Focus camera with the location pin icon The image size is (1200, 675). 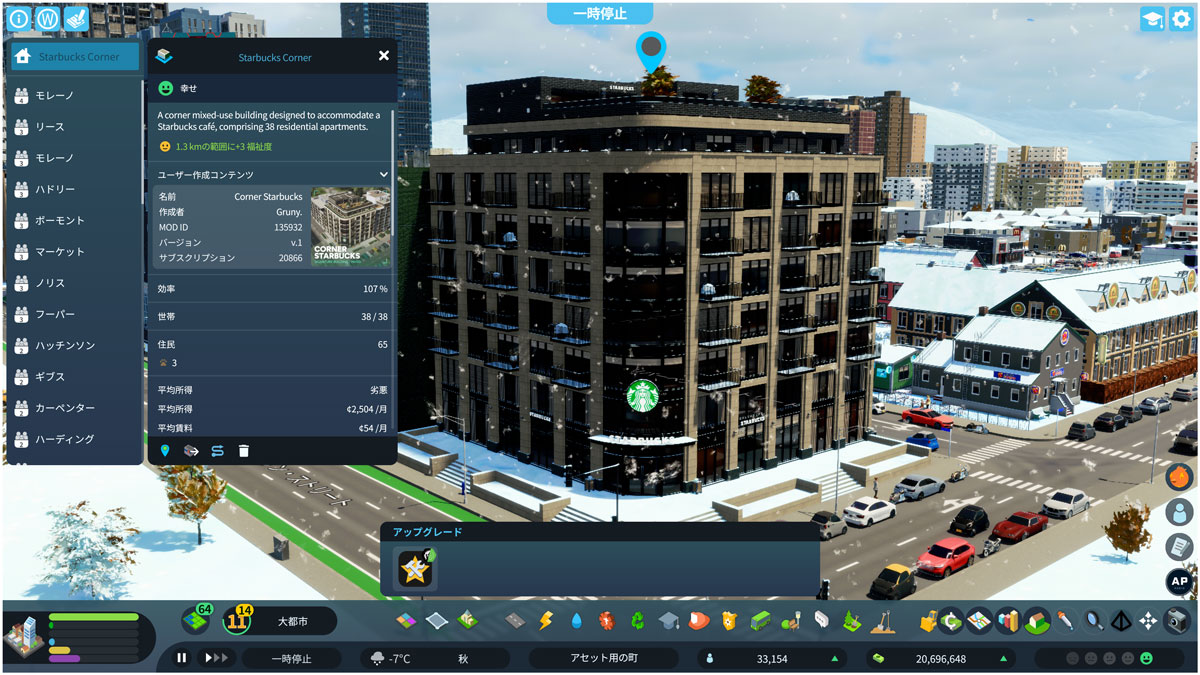tap(165, 451)
